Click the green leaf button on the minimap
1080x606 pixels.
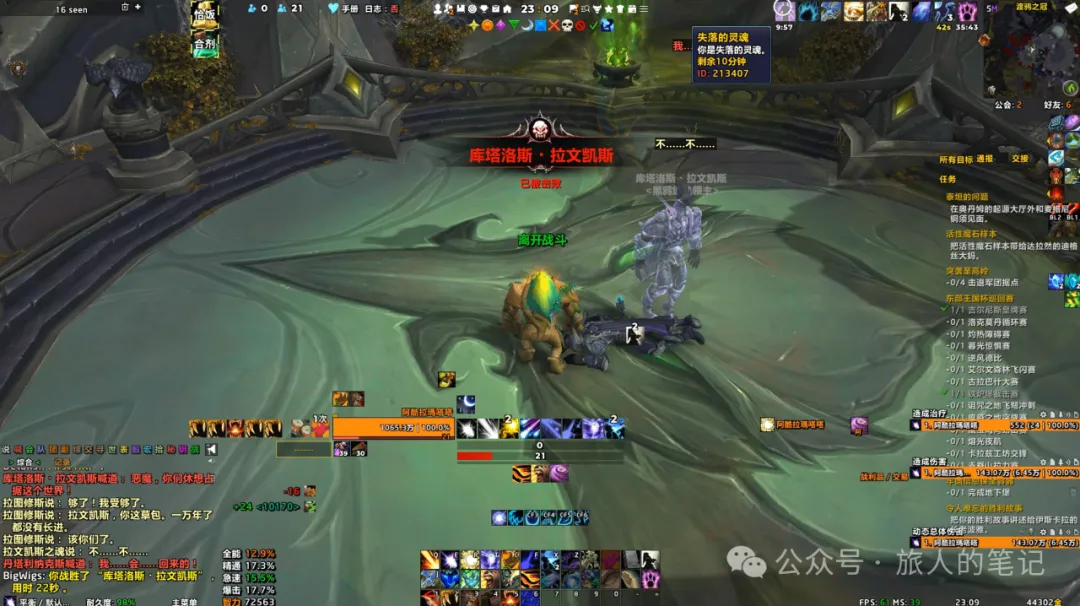(1068, 89)
